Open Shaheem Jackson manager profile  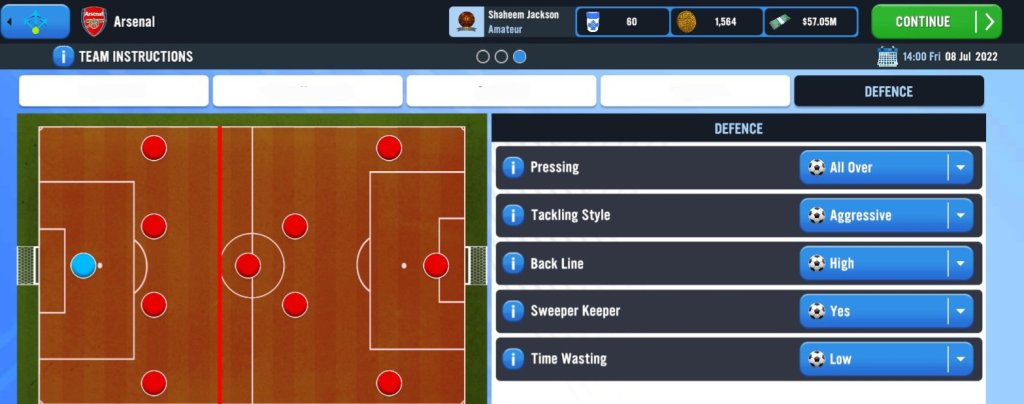click(x=510, y=21)
